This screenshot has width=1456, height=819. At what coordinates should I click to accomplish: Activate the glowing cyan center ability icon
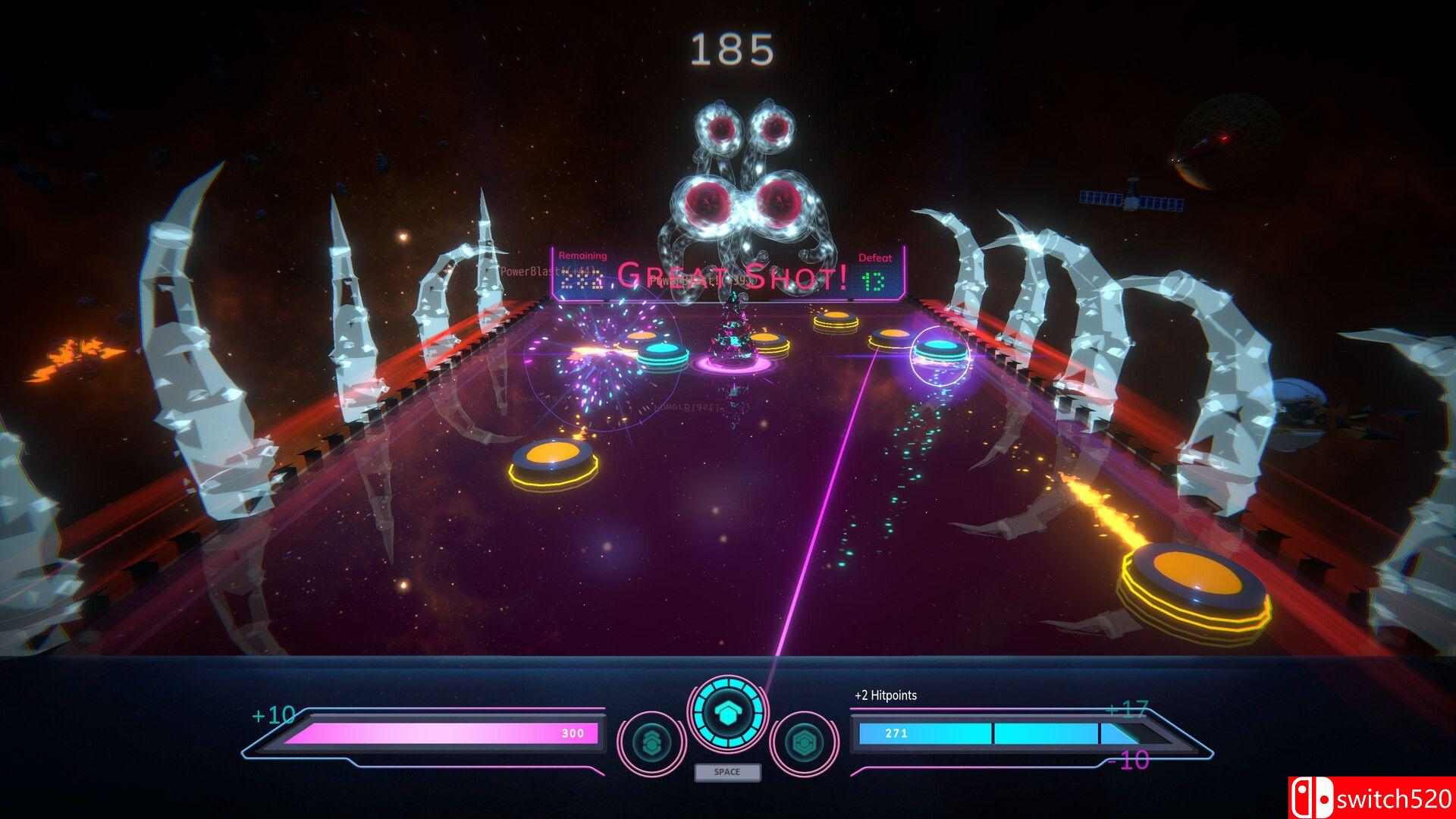(x=727, y=712)
